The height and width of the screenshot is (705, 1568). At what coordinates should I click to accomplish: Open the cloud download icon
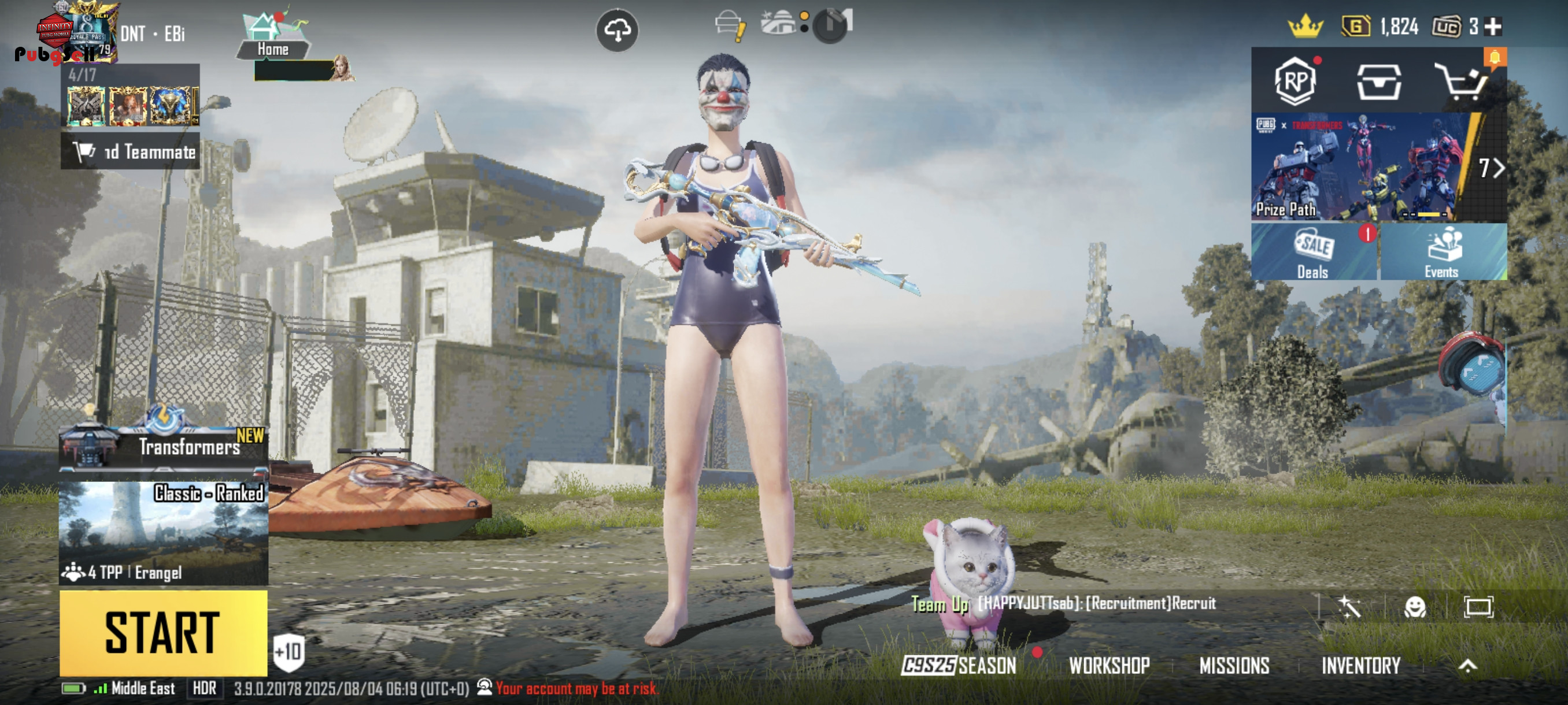(617, 30)
